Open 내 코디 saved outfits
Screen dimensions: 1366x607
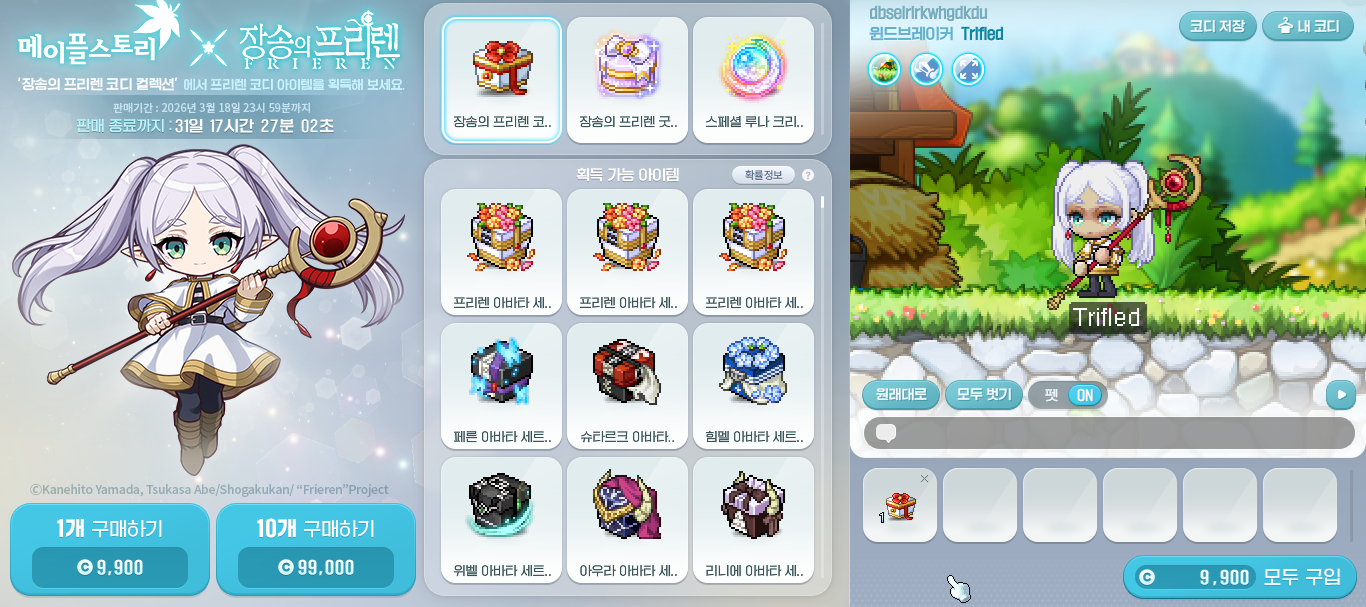pyautogui.click(x=1308, y=26)
